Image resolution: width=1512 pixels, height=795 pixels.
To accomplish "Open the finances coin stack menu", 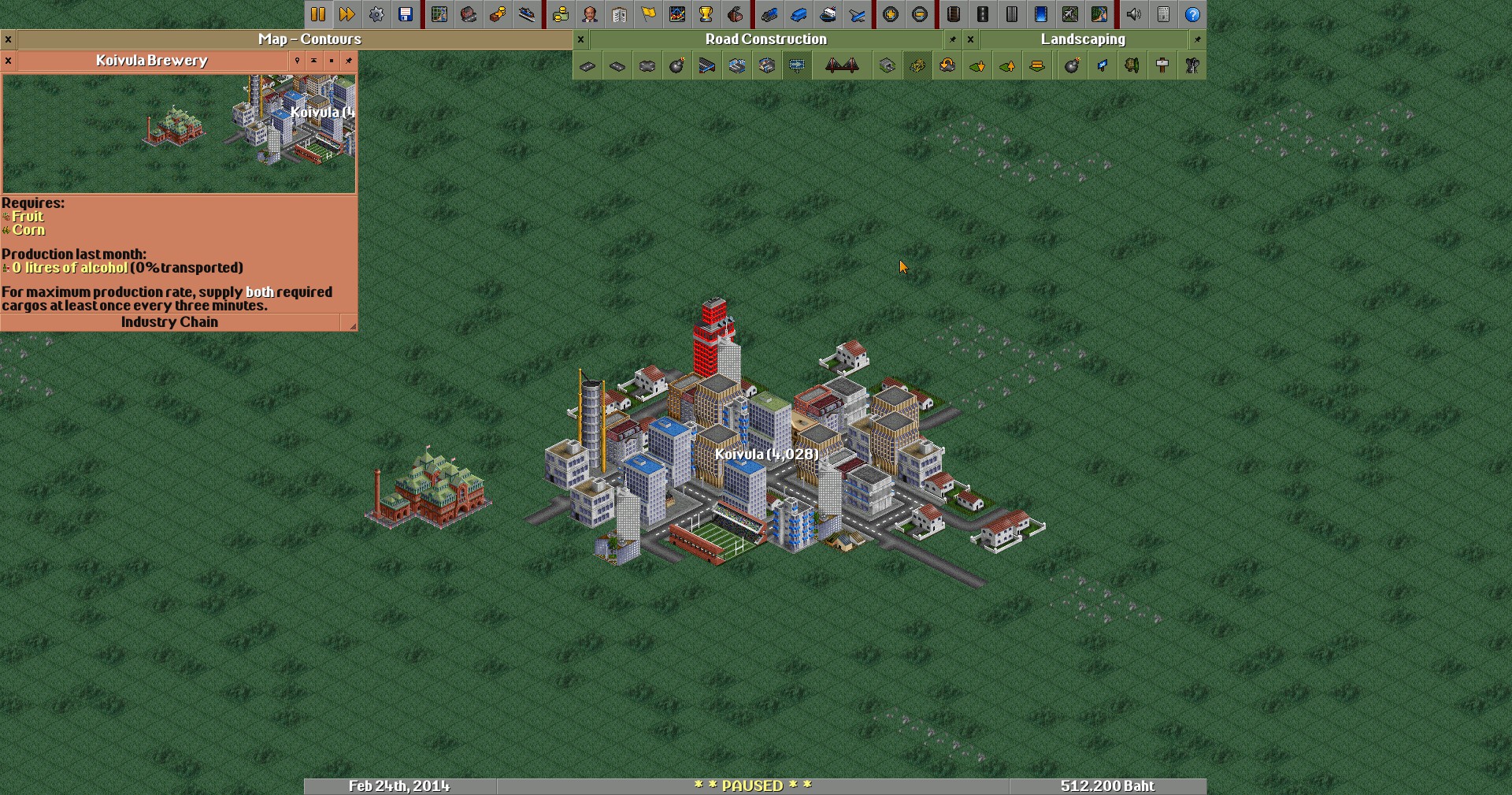I will coord(561,14).
